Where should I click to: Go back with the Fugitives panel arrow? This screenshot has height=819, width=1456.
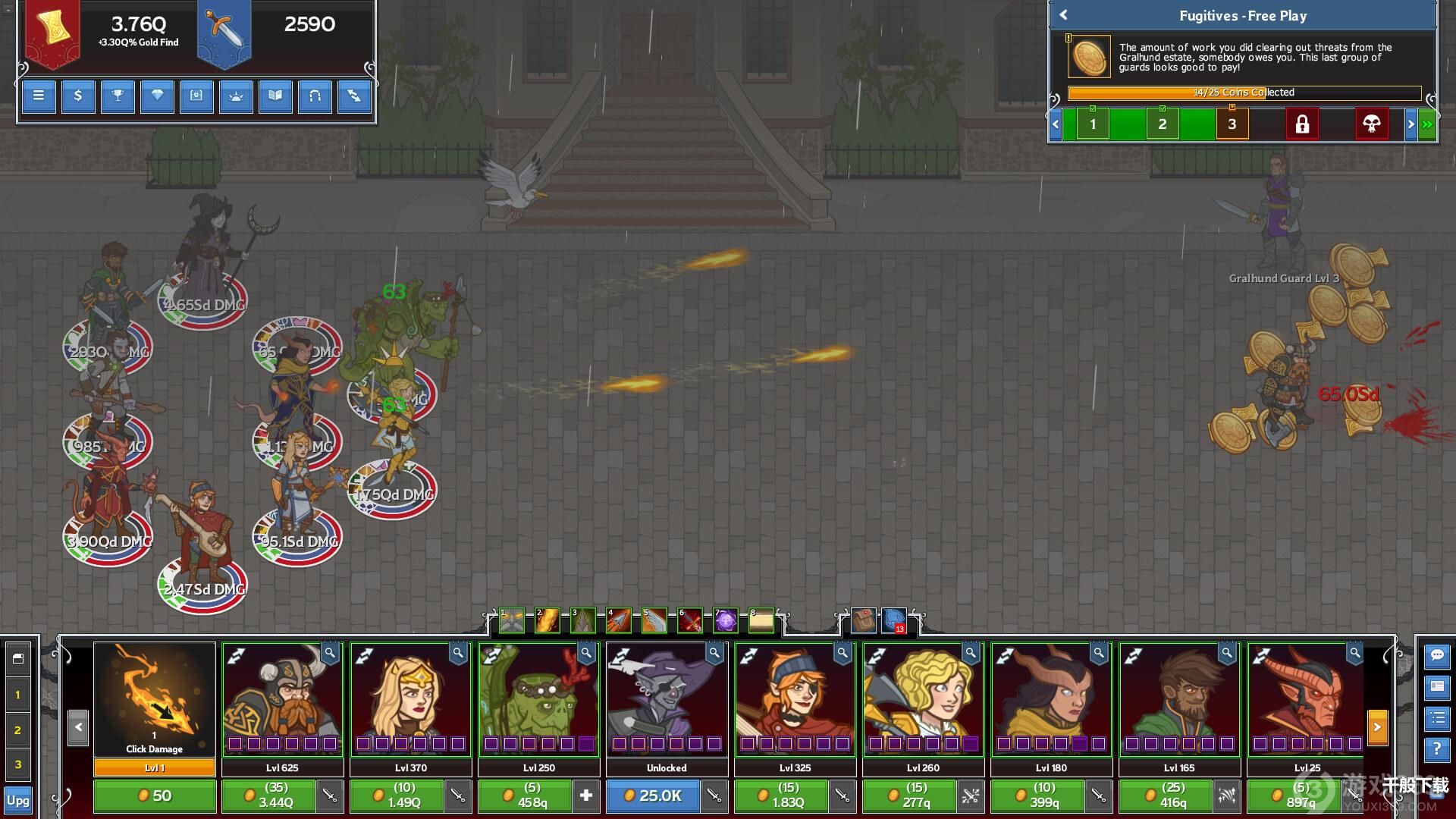[x=1063, y=15]
